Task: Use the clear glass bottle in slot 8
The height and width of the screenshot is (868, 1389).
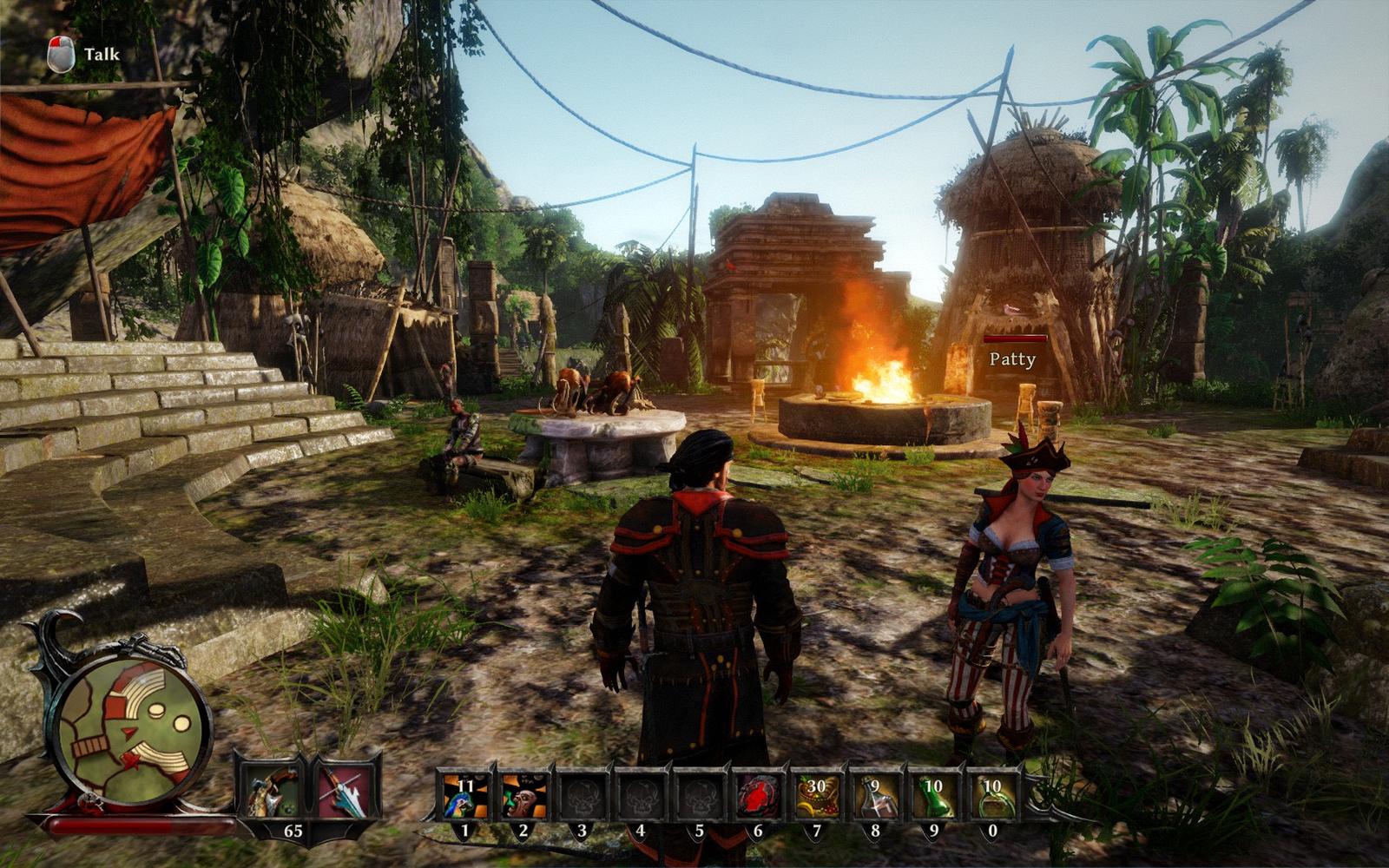Action: click(875, 795)
